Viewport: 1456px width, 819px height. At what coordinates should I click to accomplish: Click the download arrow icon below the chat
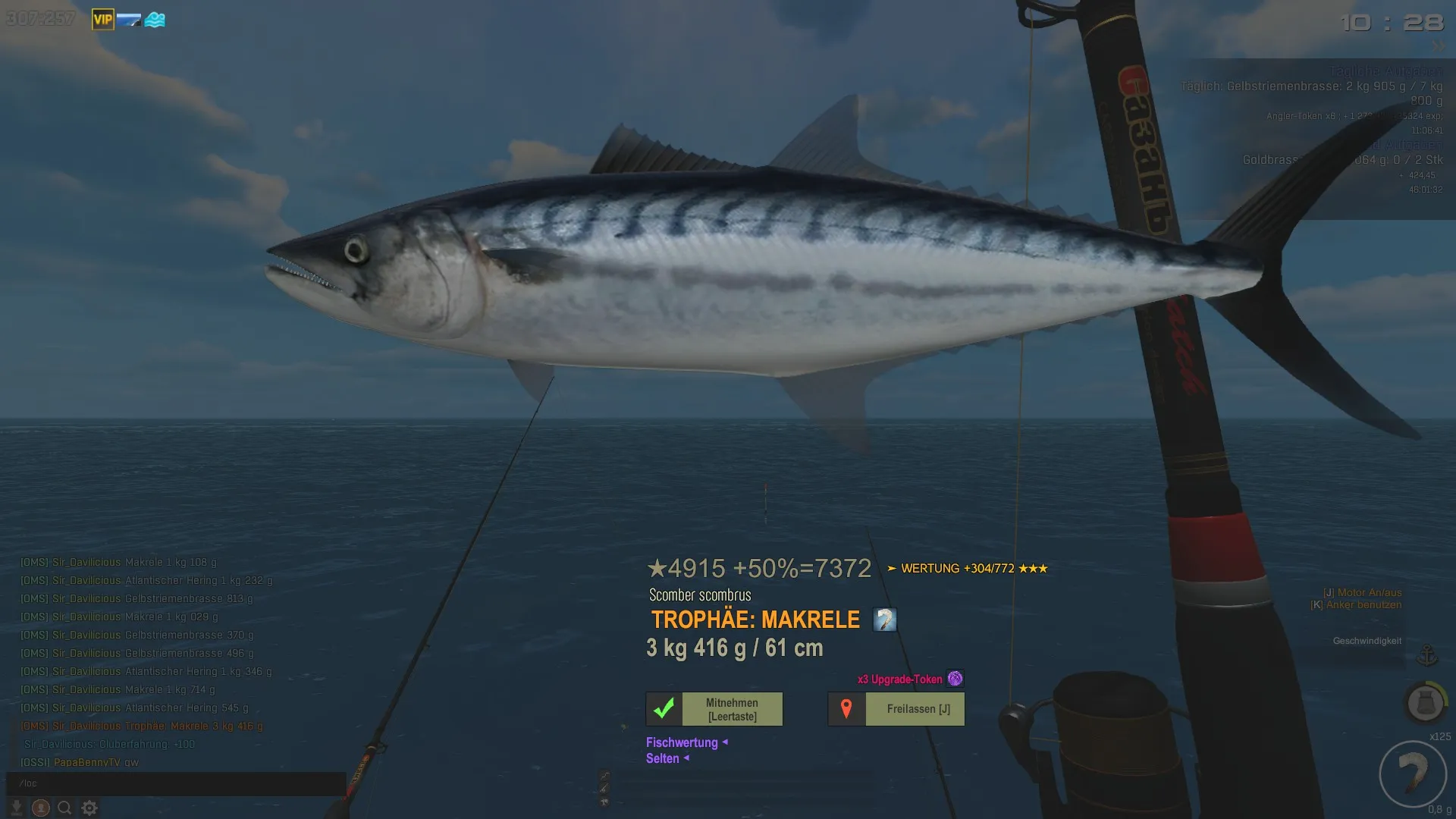[x=17, y=808]
